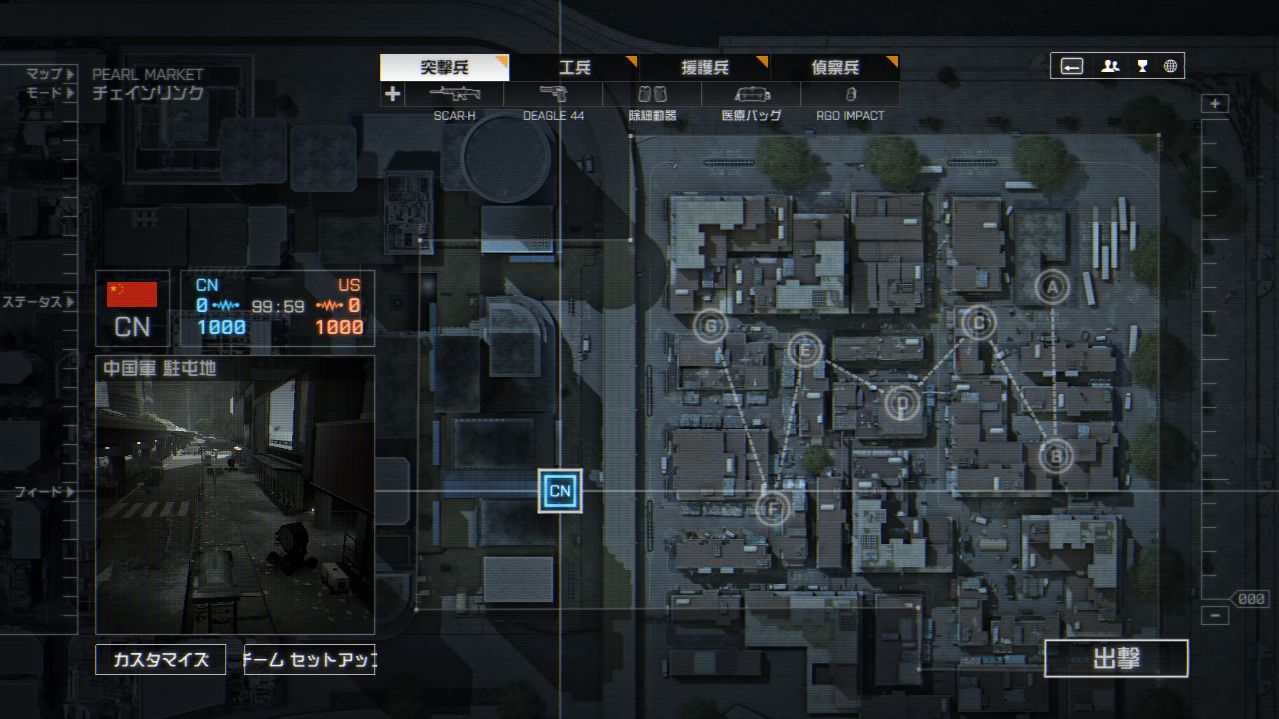Screen dimensions: 1279x719
Task: Open the 除細動器 defibrillator gadget slot
Action: tap(652, 95)
